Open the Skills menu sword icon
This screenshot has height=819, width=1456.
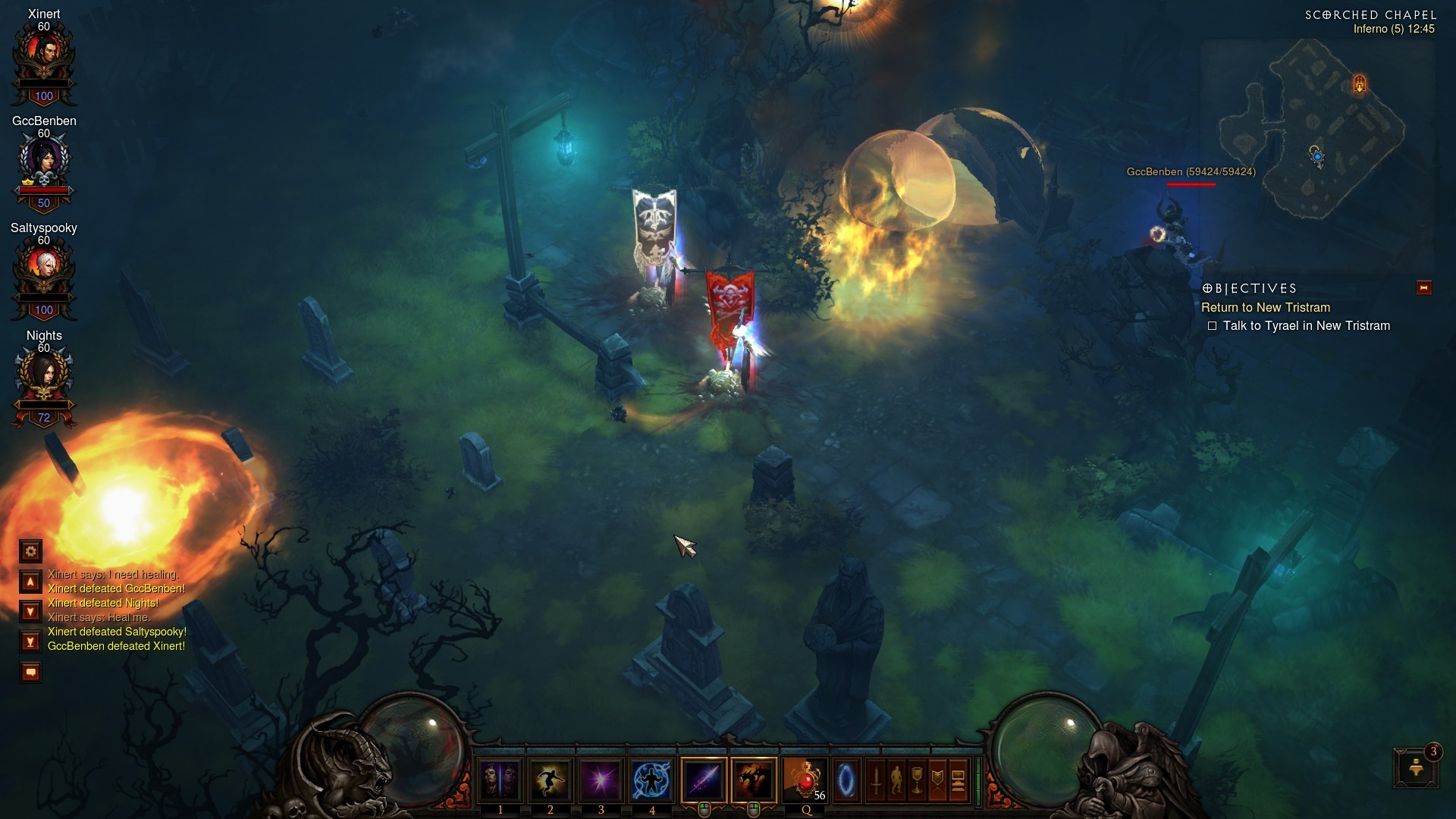point(876,780)
